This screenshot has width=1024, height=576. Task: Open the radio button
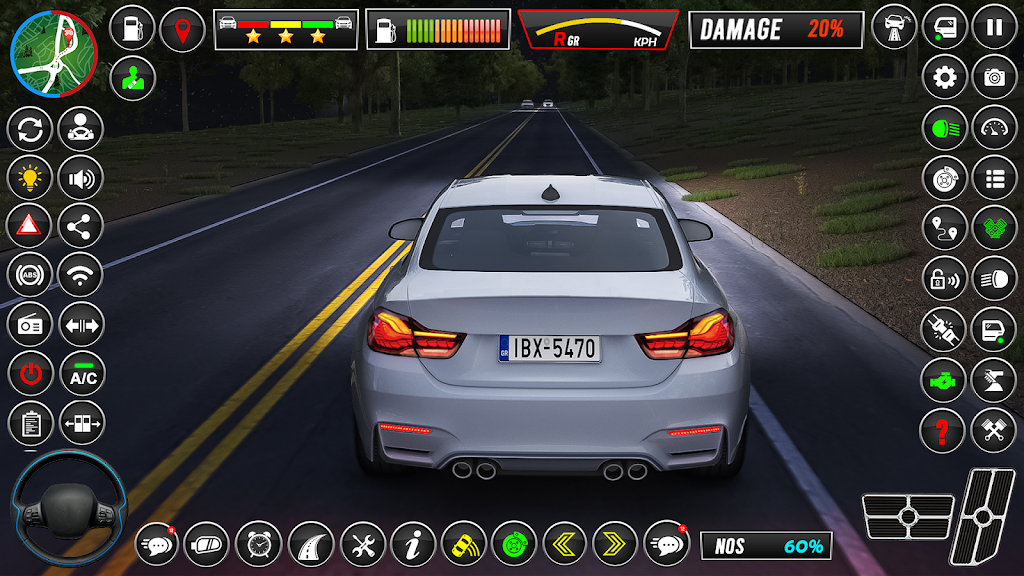pos(30,325)
